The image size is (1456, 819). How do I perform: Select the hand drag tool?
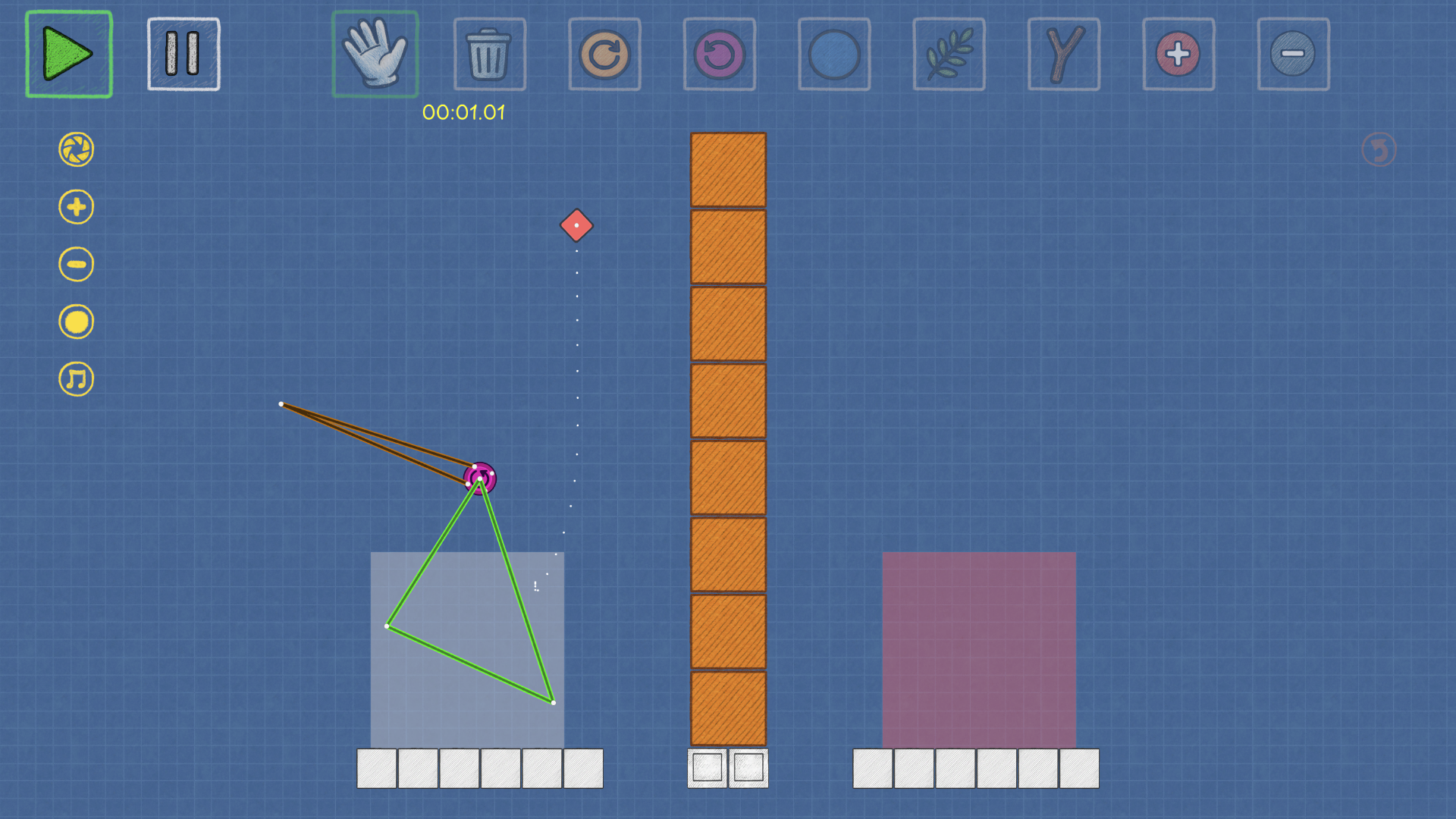[375, 53]
